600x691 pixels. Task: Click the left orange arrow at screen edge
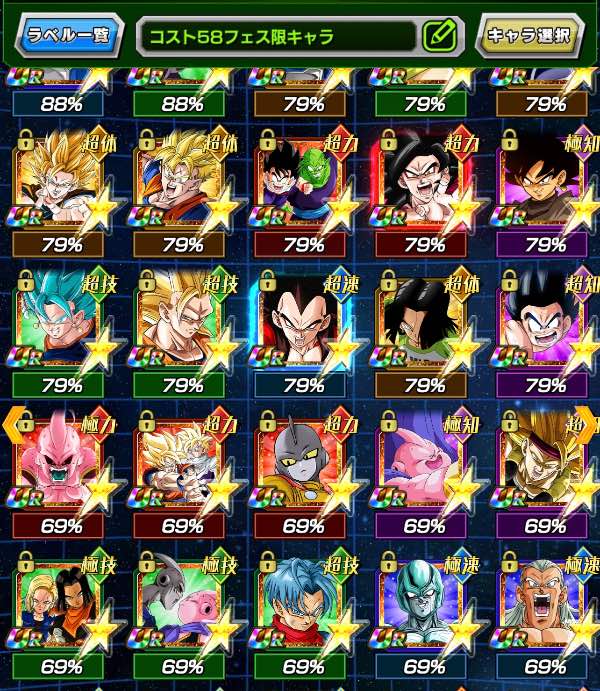click(x=10, y=425)
